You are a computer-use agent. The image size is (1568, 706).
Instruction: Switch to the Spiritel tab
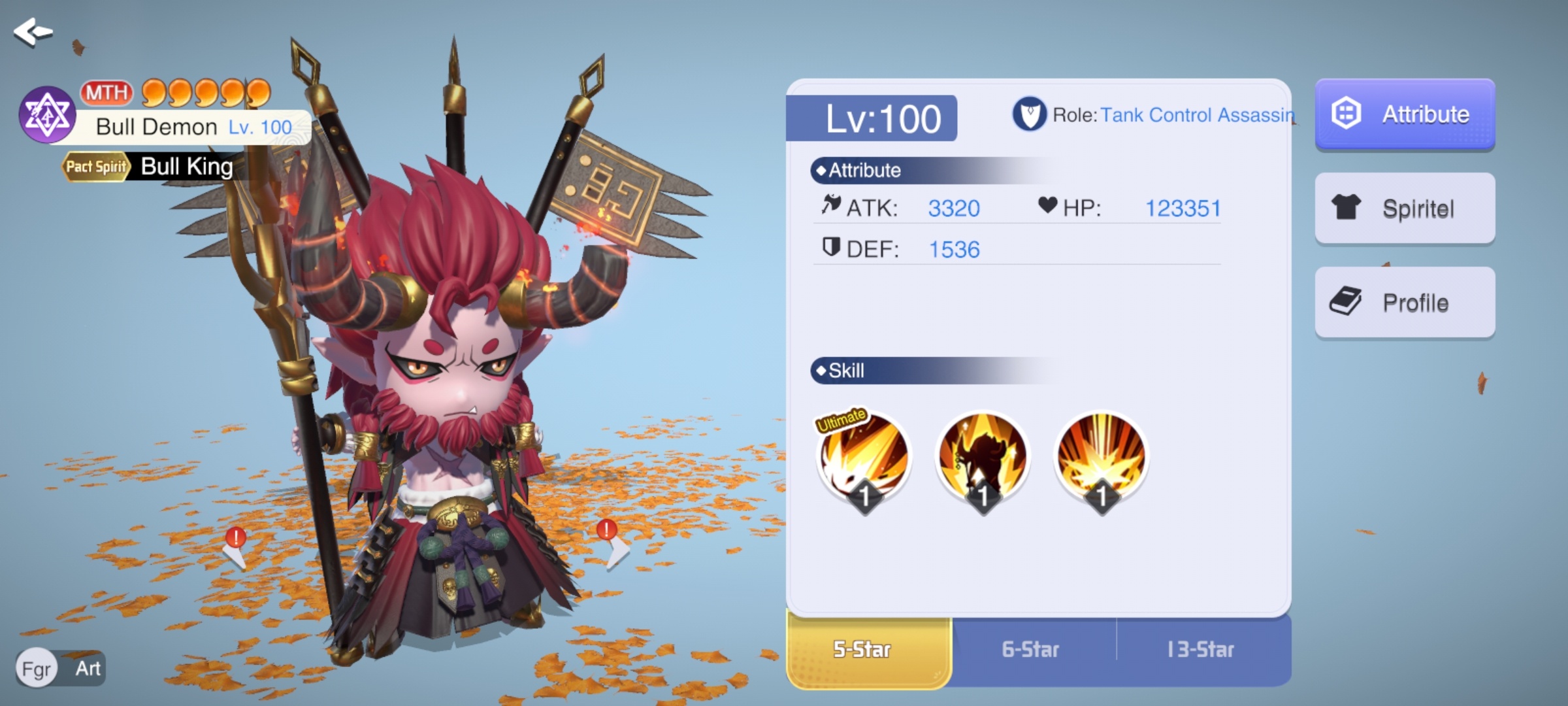pyautogui.click(x=1405, y=209)
